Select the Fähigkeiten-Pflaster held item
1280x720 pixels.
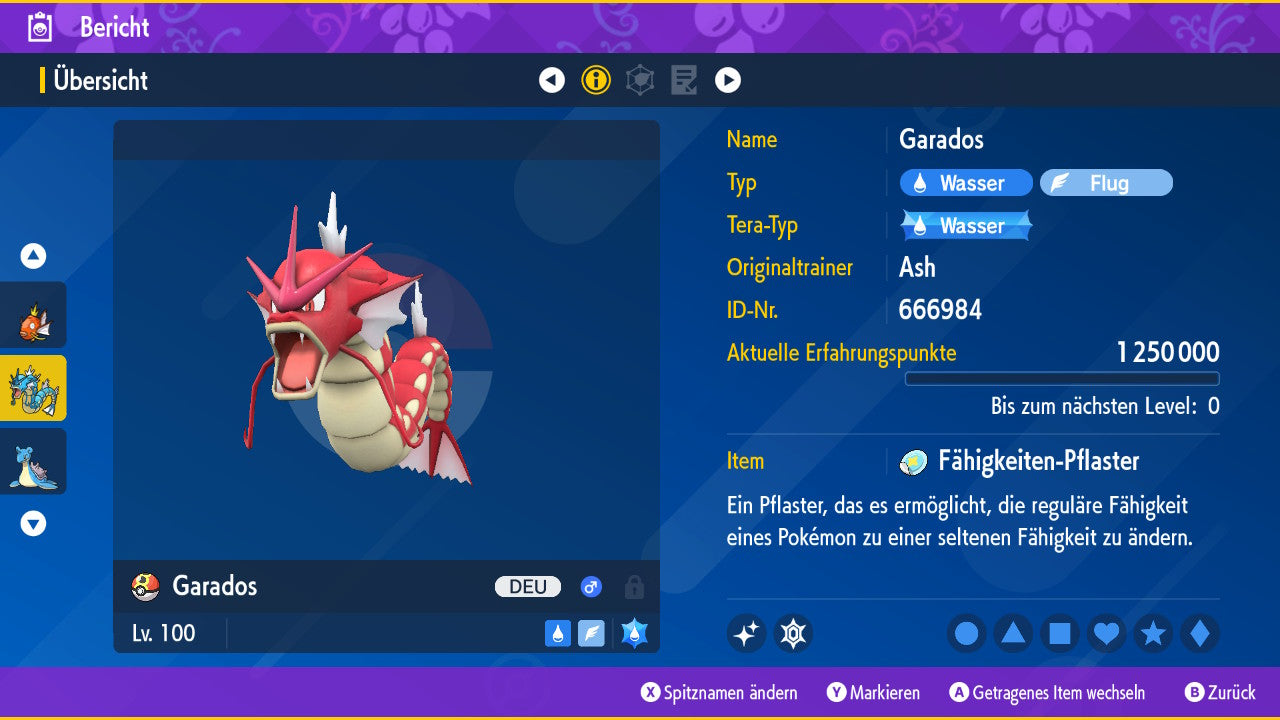(x=1037, y=461)
